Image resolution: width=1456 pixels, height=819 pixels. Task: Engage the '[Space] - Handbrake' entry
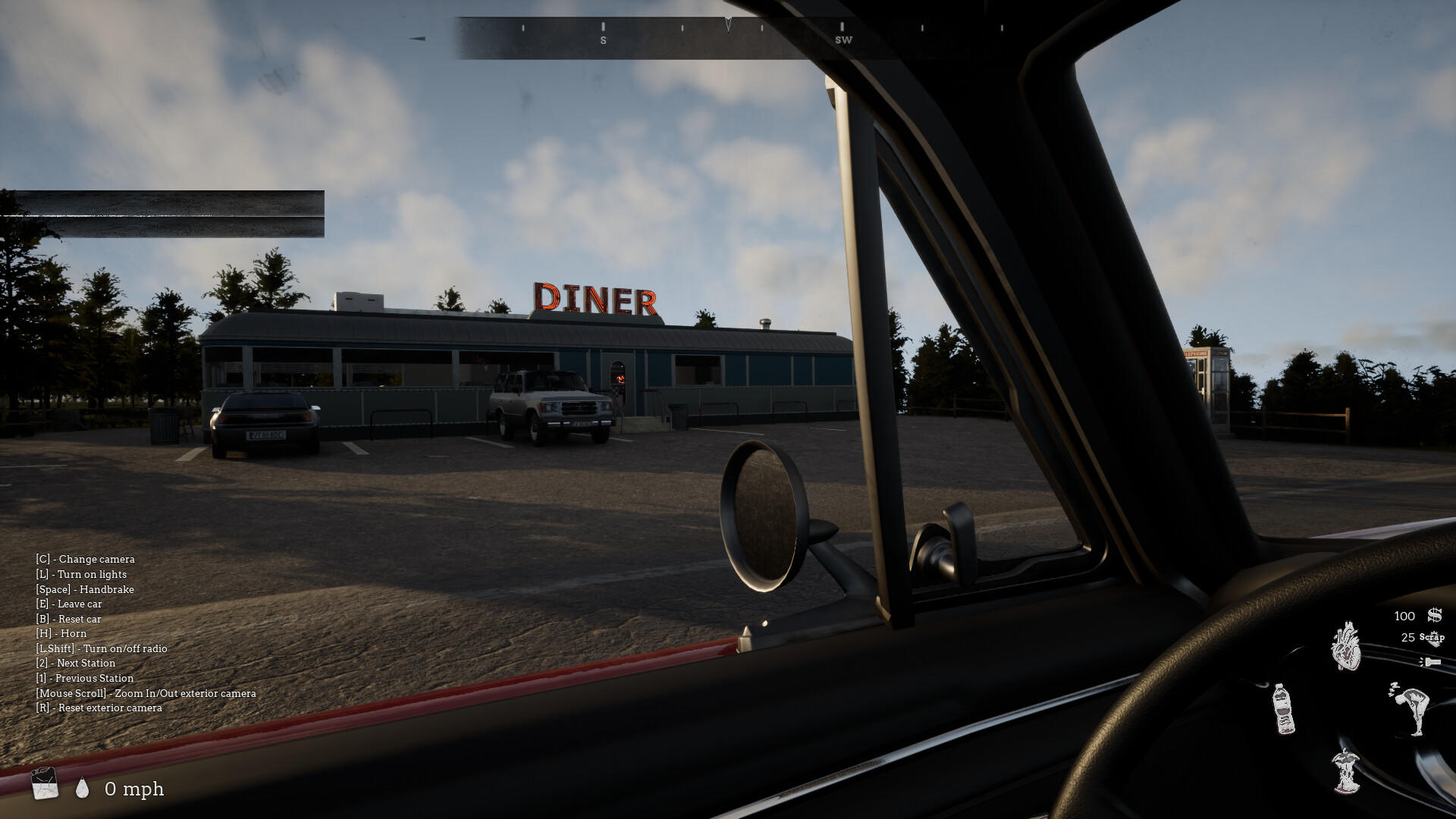coord(86,589)
